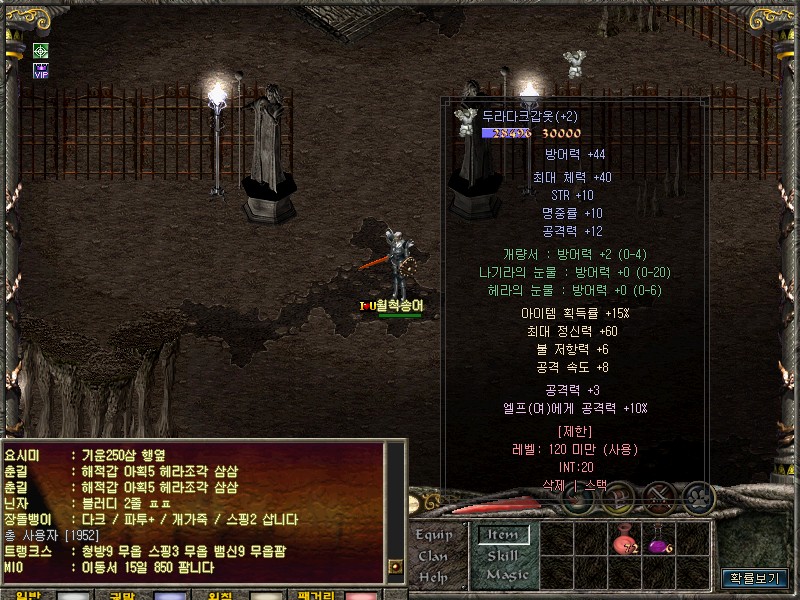Click the chat window's small corner button
800x600 pixels.
(x=395, y=566)
